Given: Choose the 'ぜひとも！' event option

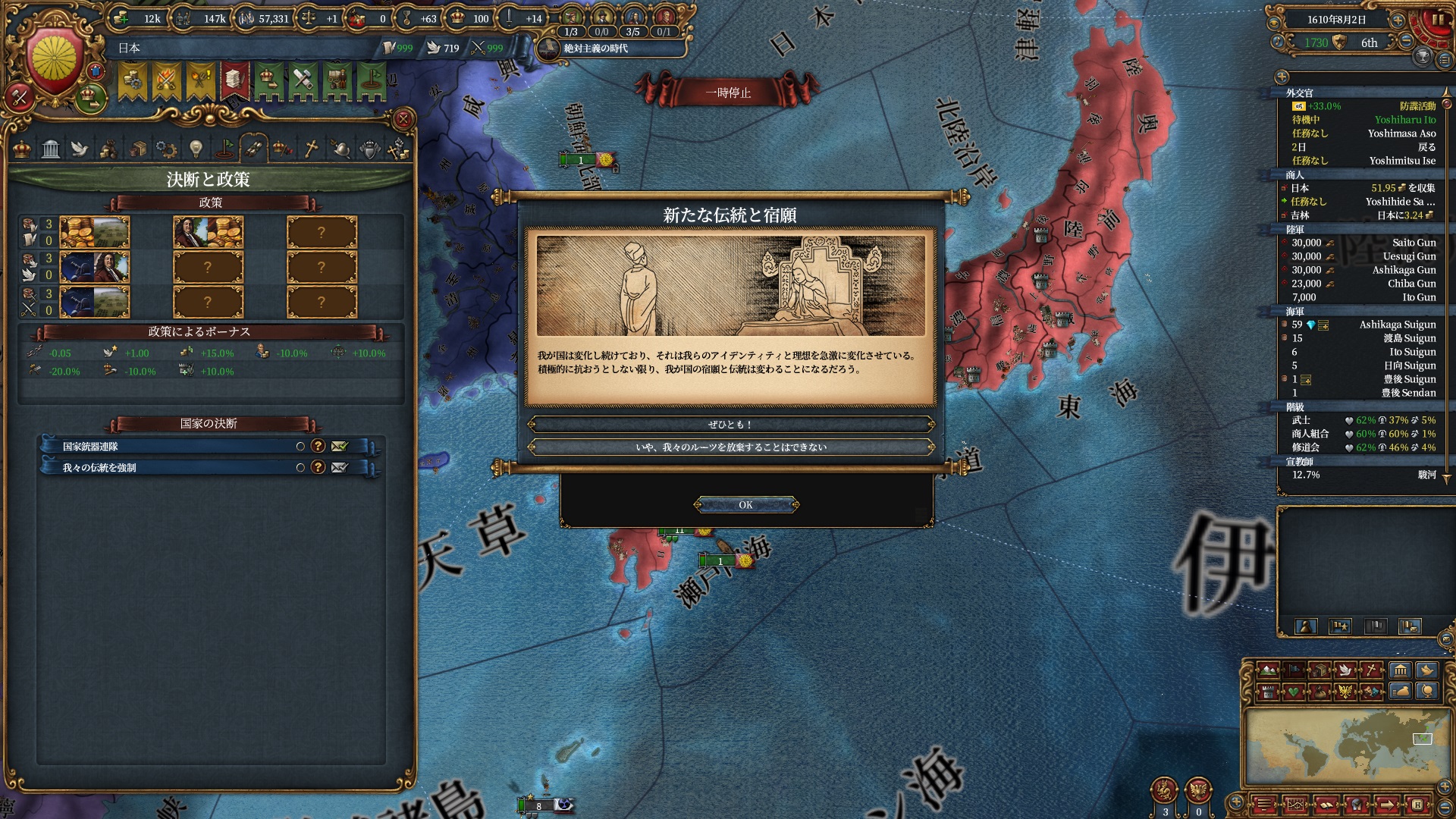Looking at the screenshot, I should 730,425.
